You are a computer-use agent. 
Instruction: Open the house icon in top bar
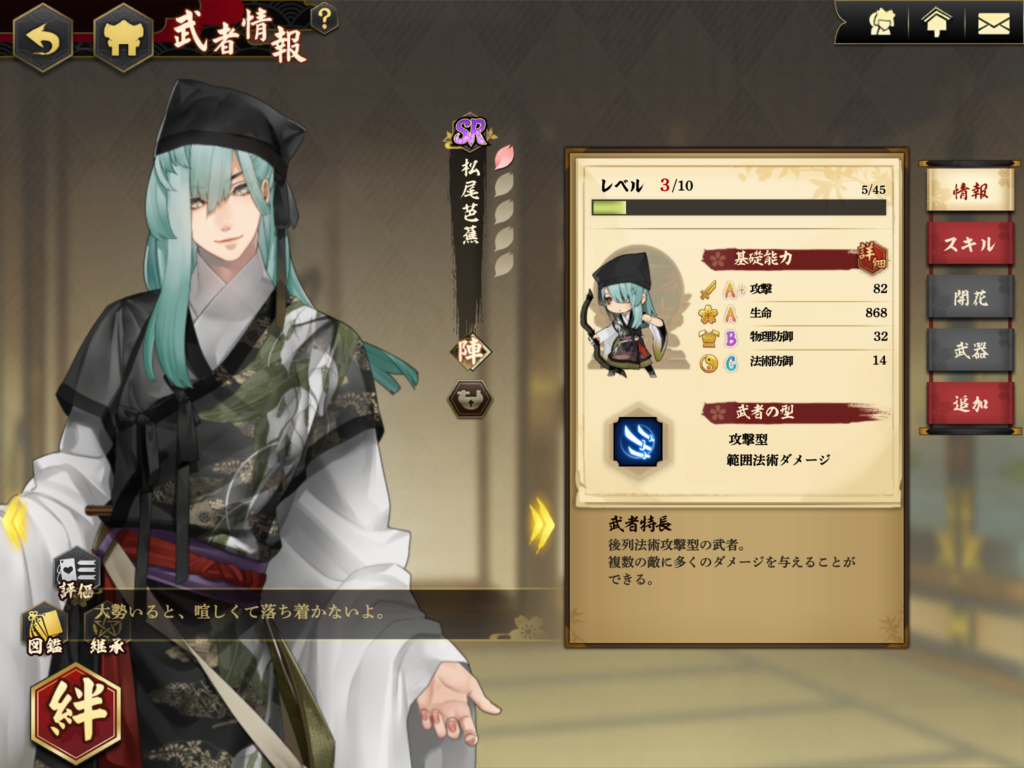coord(936,22)
